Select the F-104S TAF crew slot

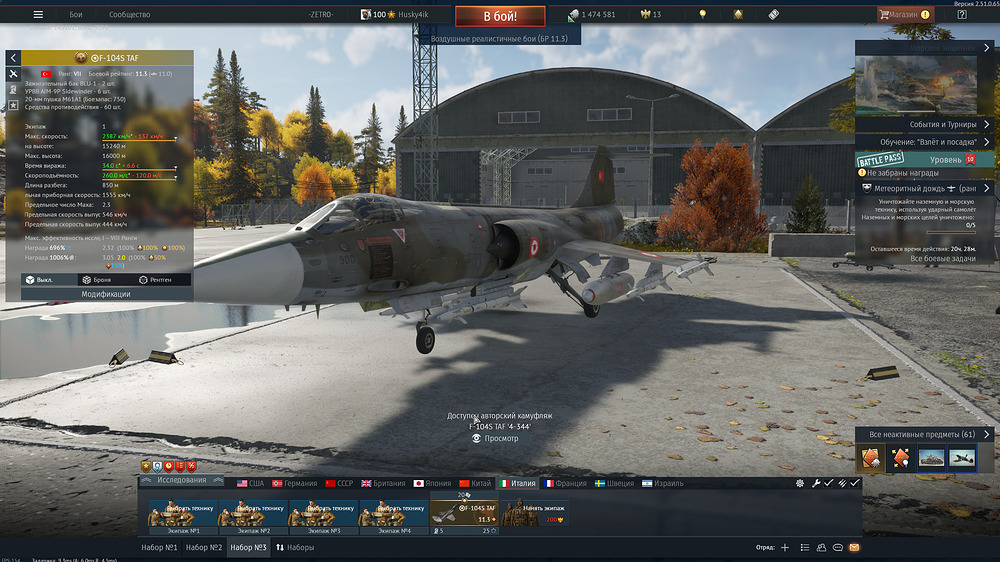click(464, 513)
